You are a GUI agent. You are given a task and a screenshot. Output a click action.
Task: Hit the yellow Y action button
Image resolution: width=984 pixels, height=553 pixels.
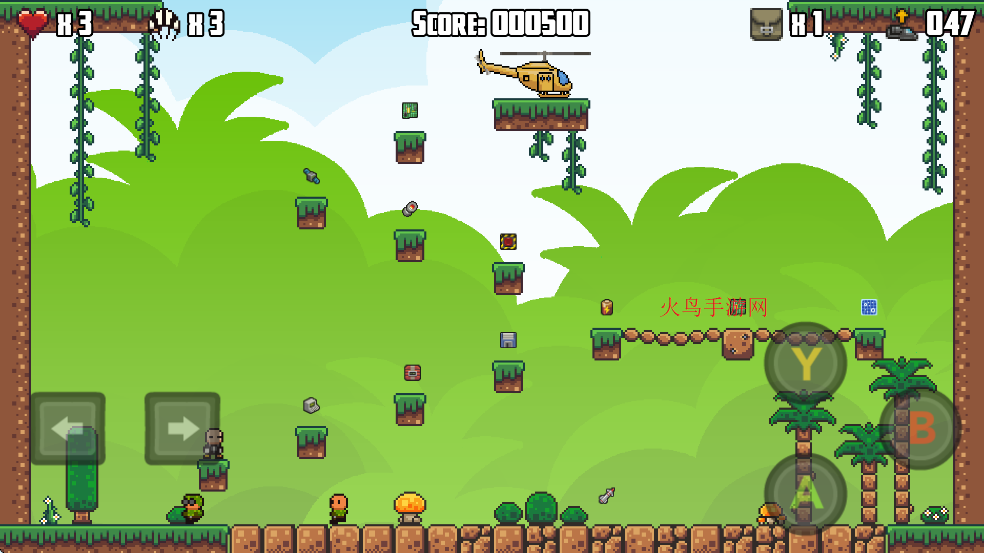pyautogui.click(x=806, y=363)
